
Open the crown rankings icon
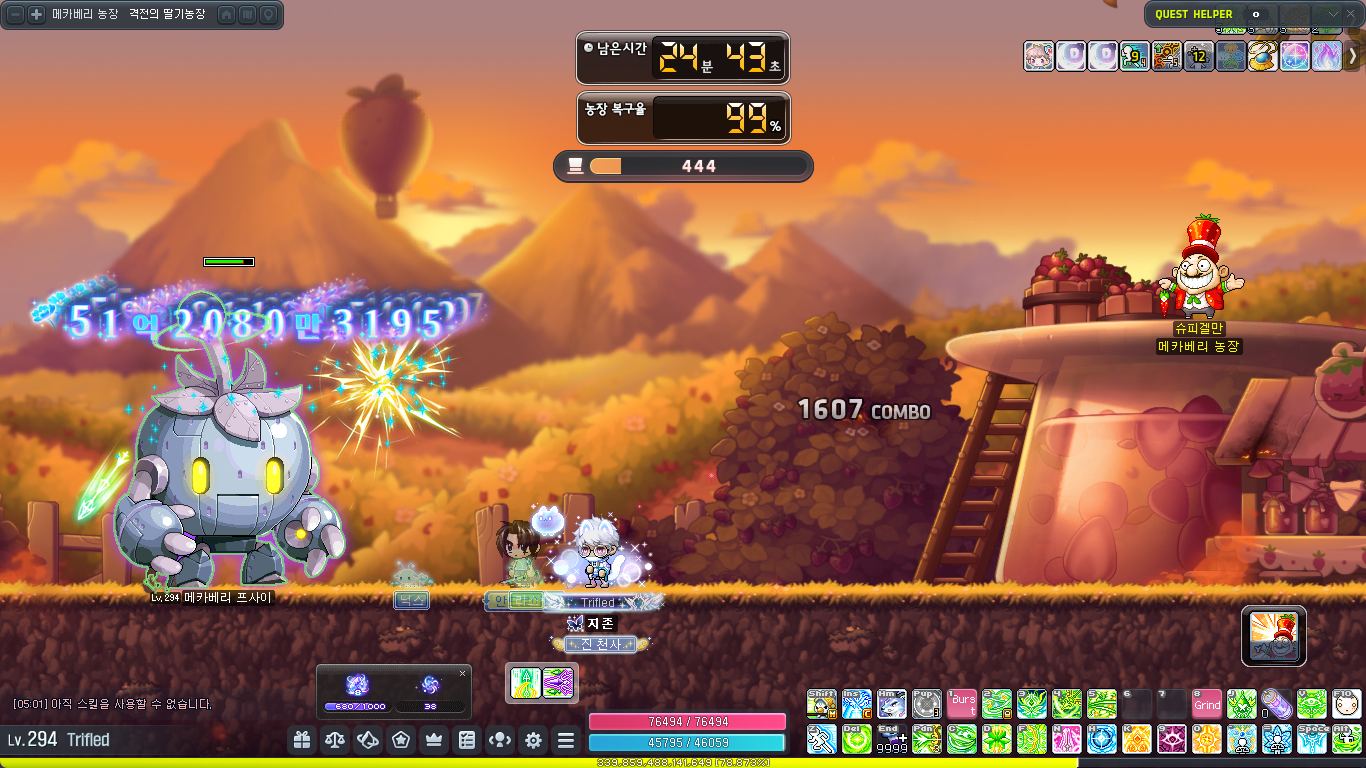434,740
